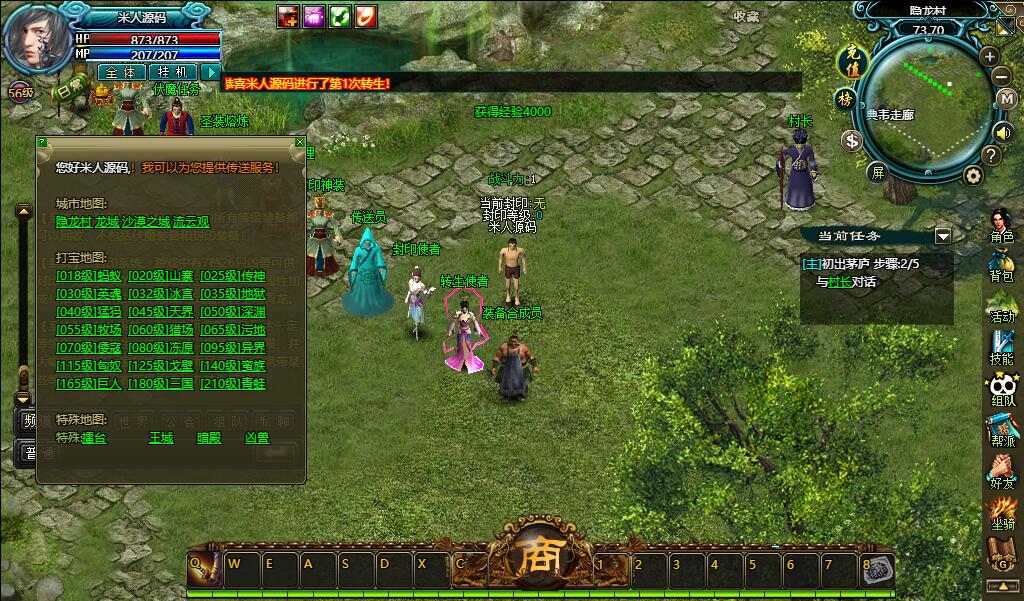The image size is (1024, 601).
Task: Toggle sound with the speaker icon
Action: [1003, 131]
